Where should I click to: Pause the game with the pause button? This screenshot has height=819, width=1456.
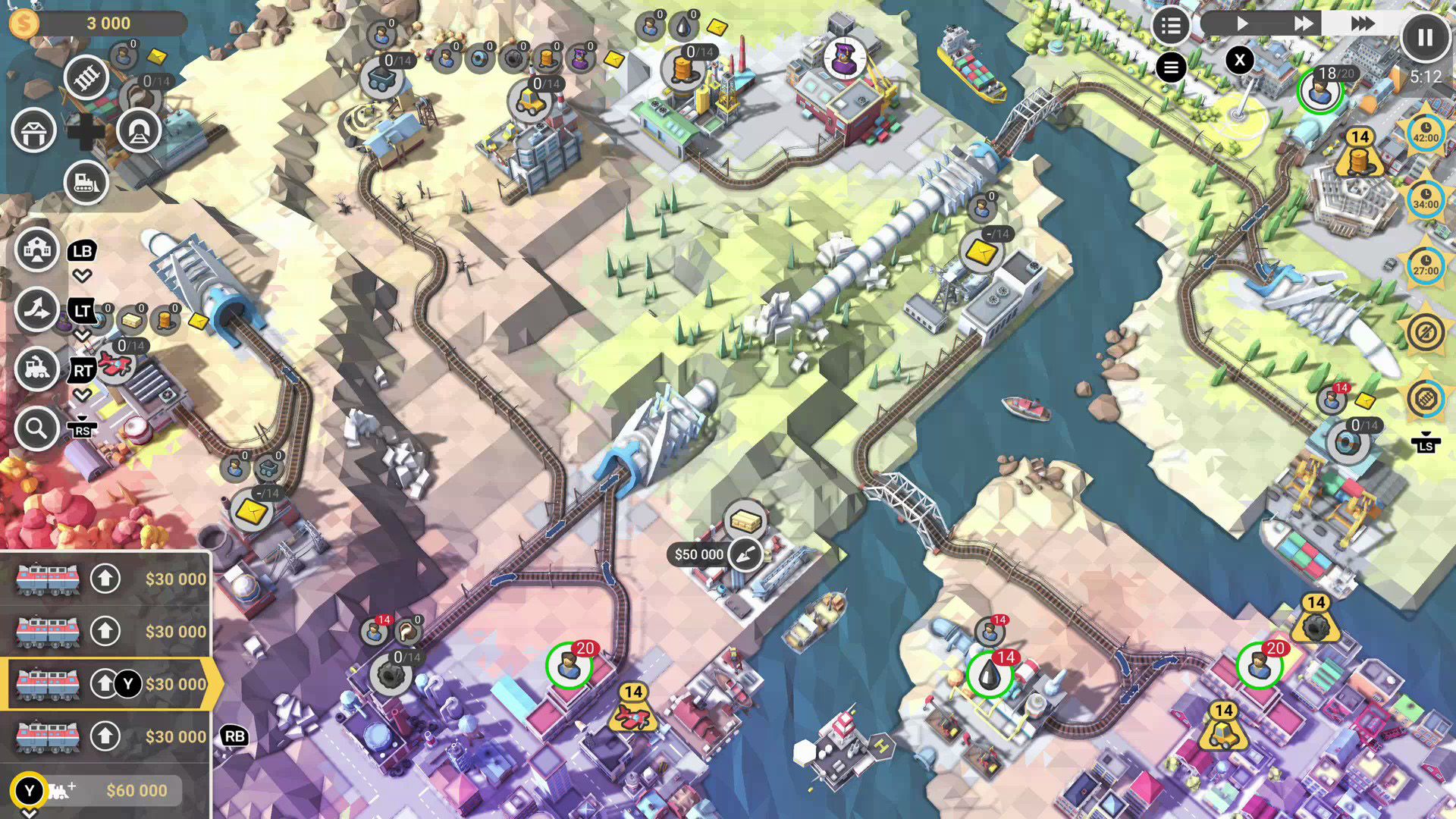click(1425, 37)
